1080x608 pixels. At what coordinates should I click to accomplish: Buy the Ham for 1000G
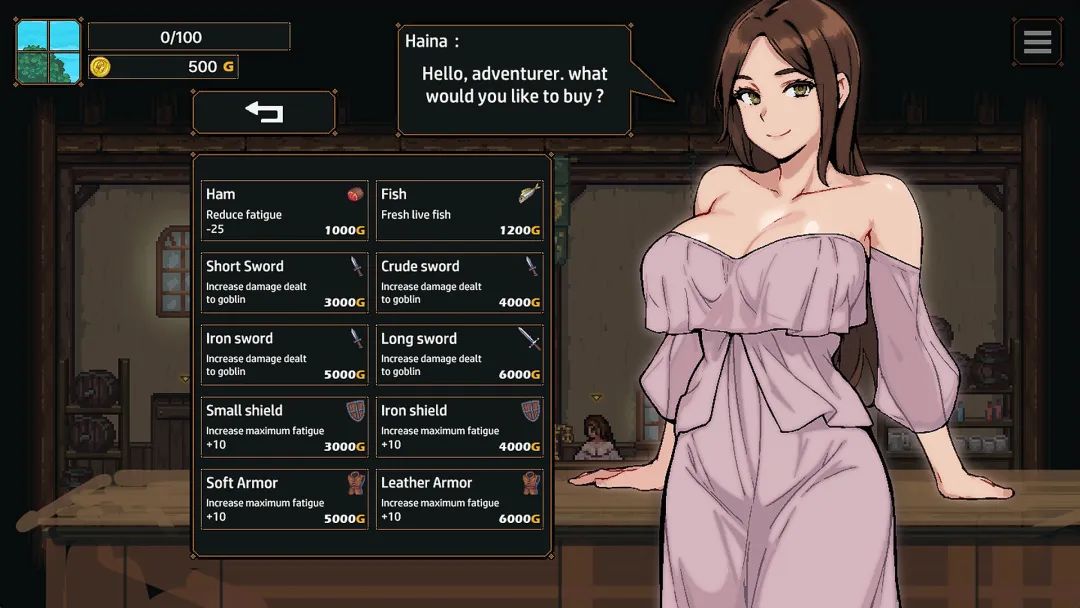point(285,211)
